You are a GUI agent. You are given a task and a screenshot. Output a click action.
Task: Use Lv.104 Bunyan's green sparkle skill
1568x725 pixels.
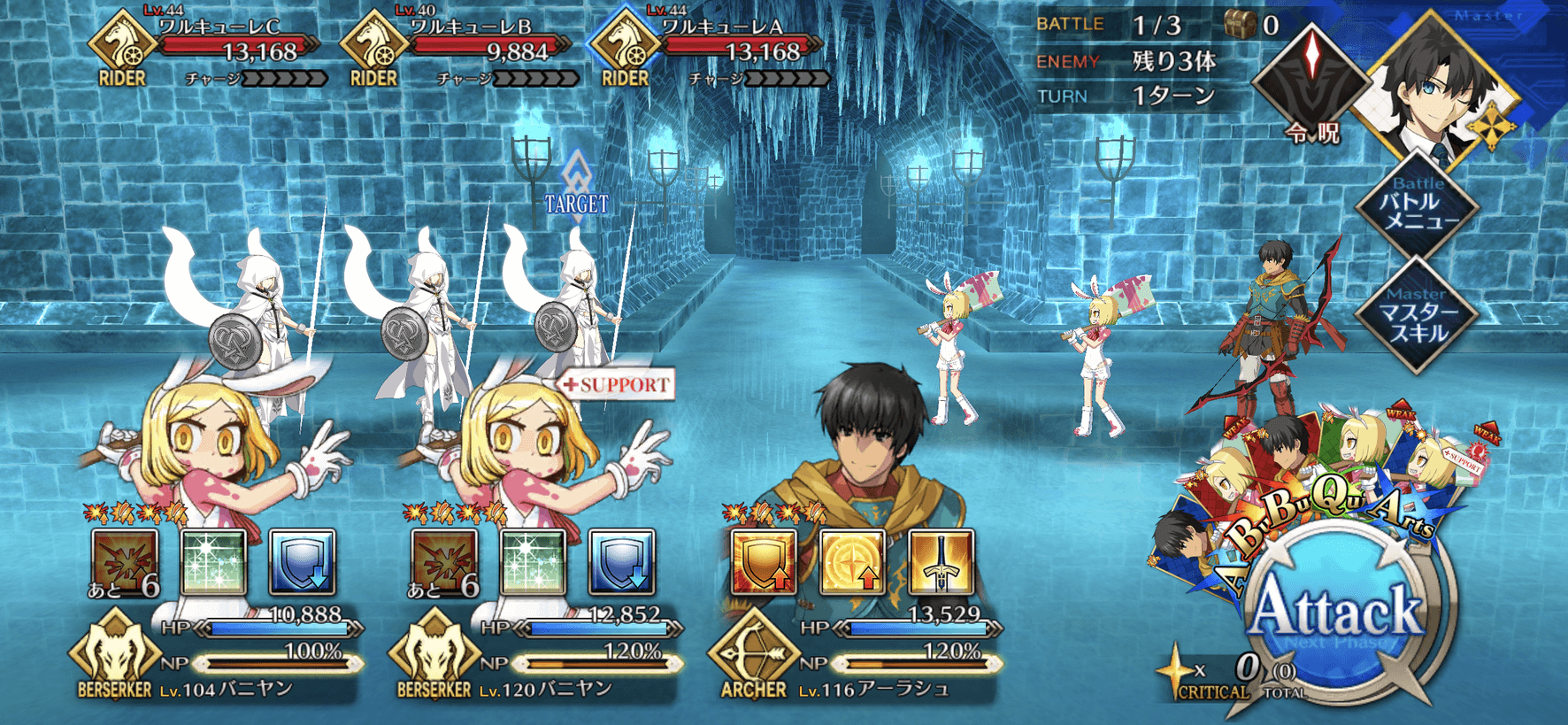pyautogui.click(x=213, y=561)
